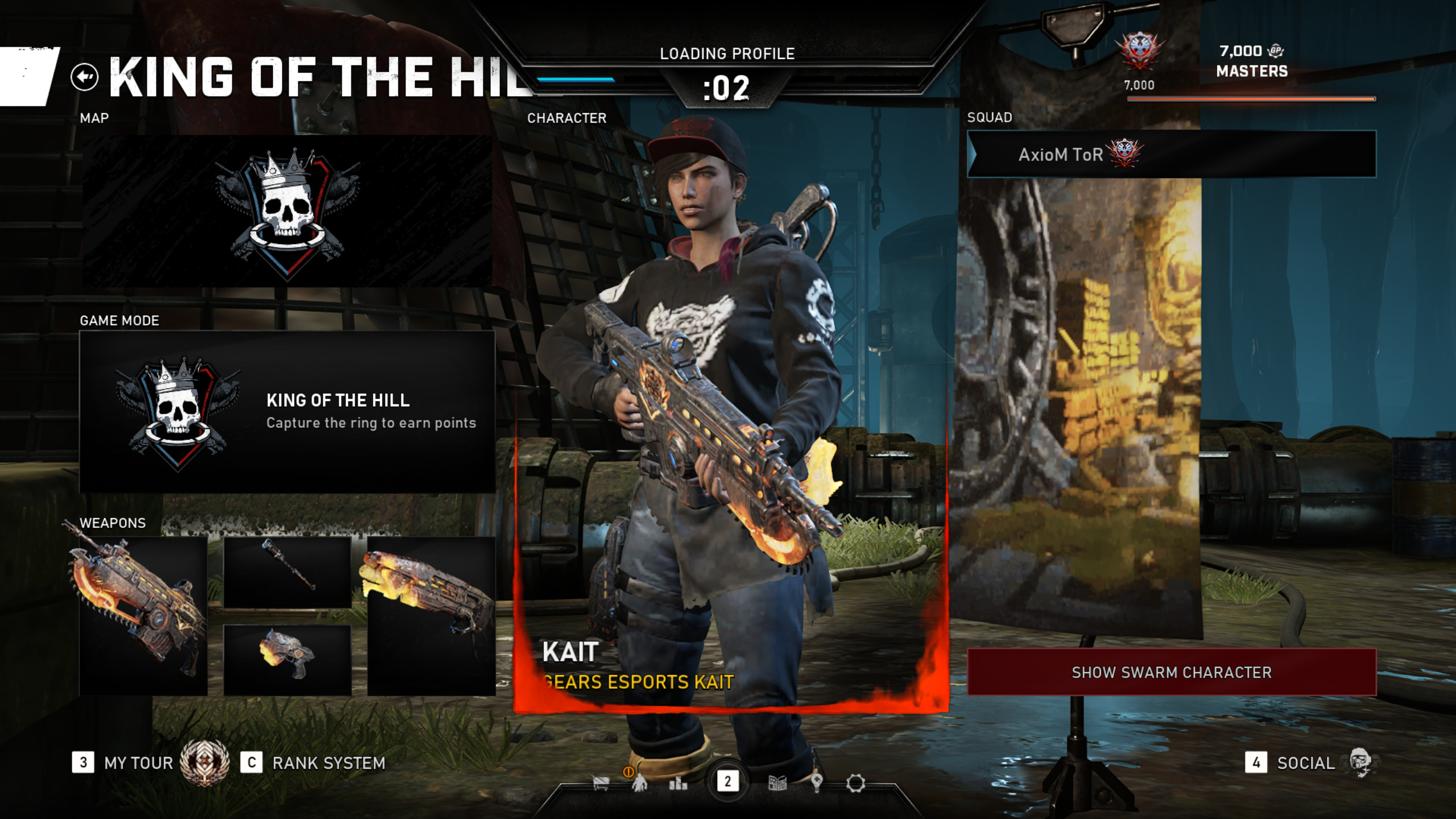Open My Tour
The width and height of the screenshot is (1456, 819).
pyautogui.click(x=138, y=763)
